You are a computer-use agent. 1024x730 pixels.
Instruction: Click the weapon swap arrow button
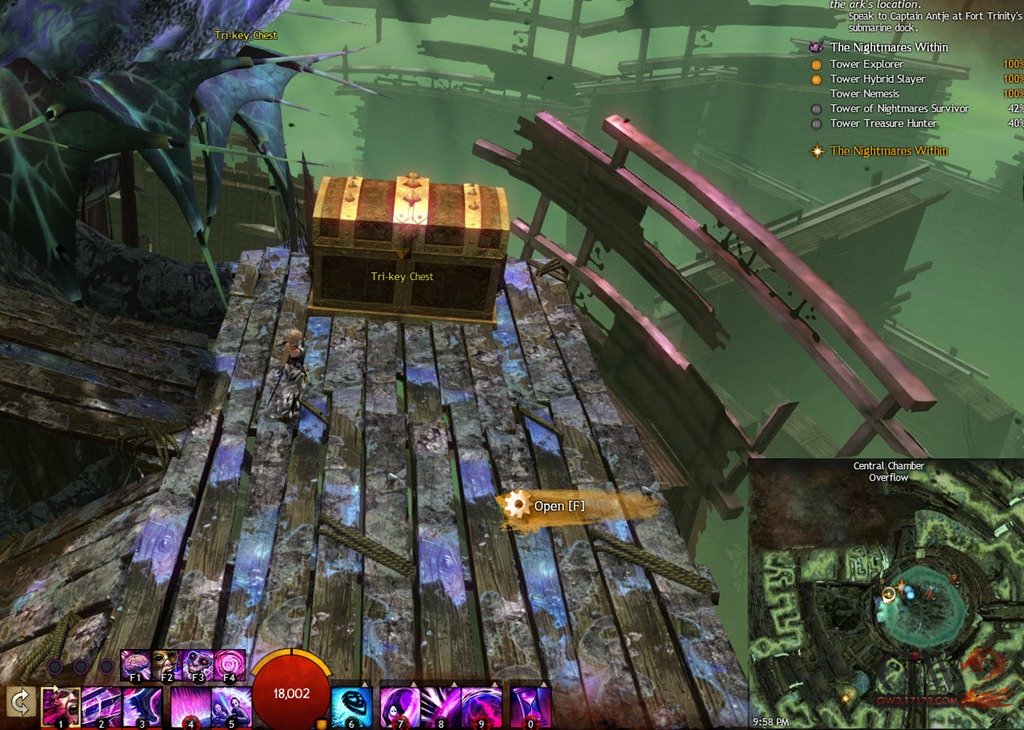(x=18, y=701)
